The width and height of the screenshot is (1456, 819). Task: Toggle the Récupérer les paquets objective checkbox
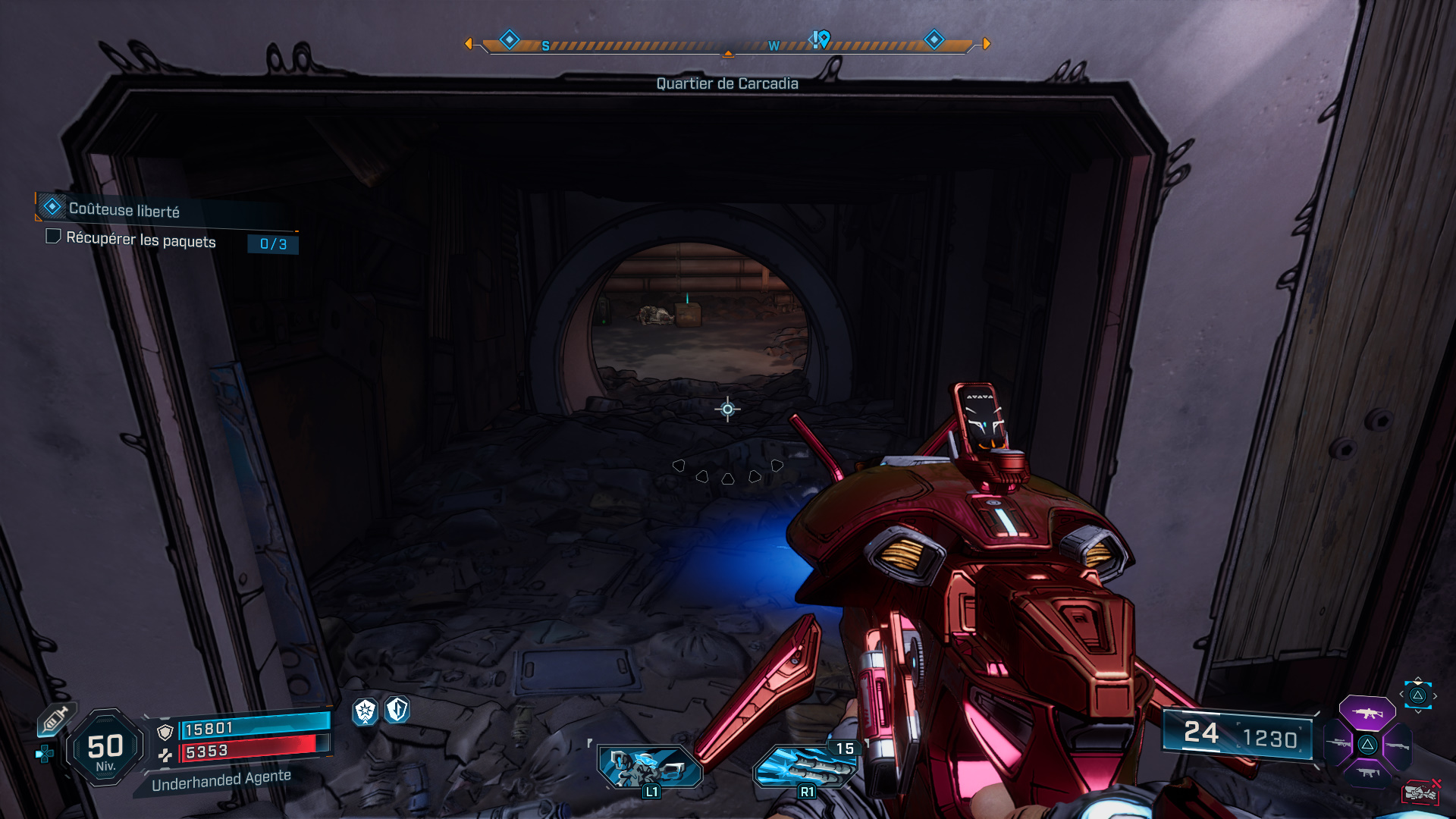53,237
